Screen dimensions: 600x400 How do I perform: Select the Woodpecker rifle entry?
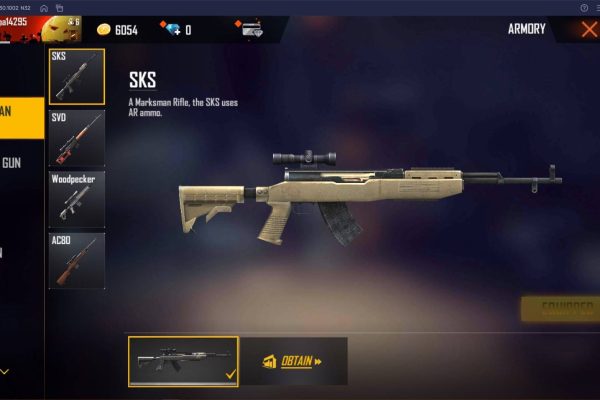77,199
